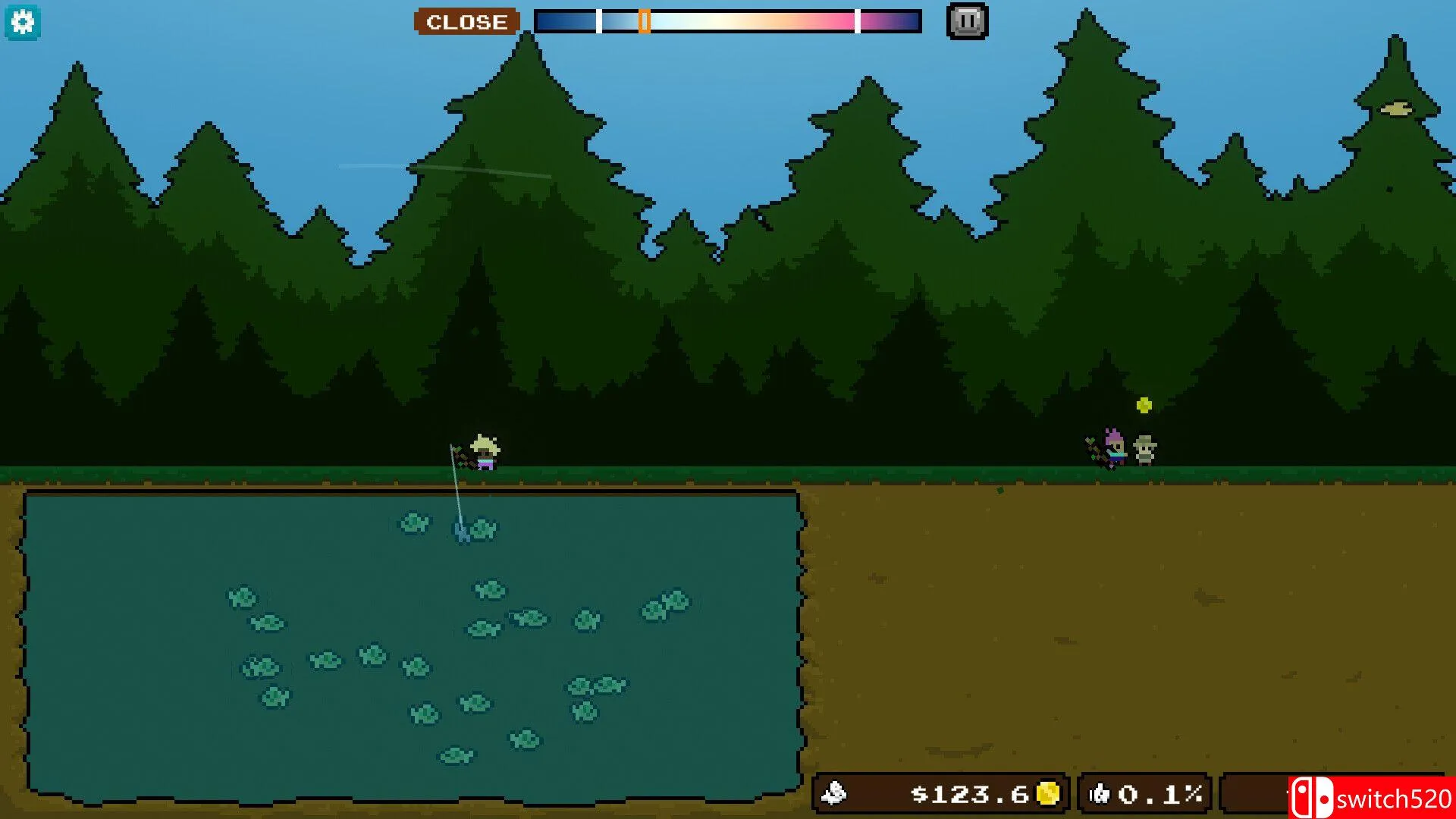Click the bobber at the end of the fishing line
The width and height of the screenshot is (1456, 819).
(x=461, y=532)
